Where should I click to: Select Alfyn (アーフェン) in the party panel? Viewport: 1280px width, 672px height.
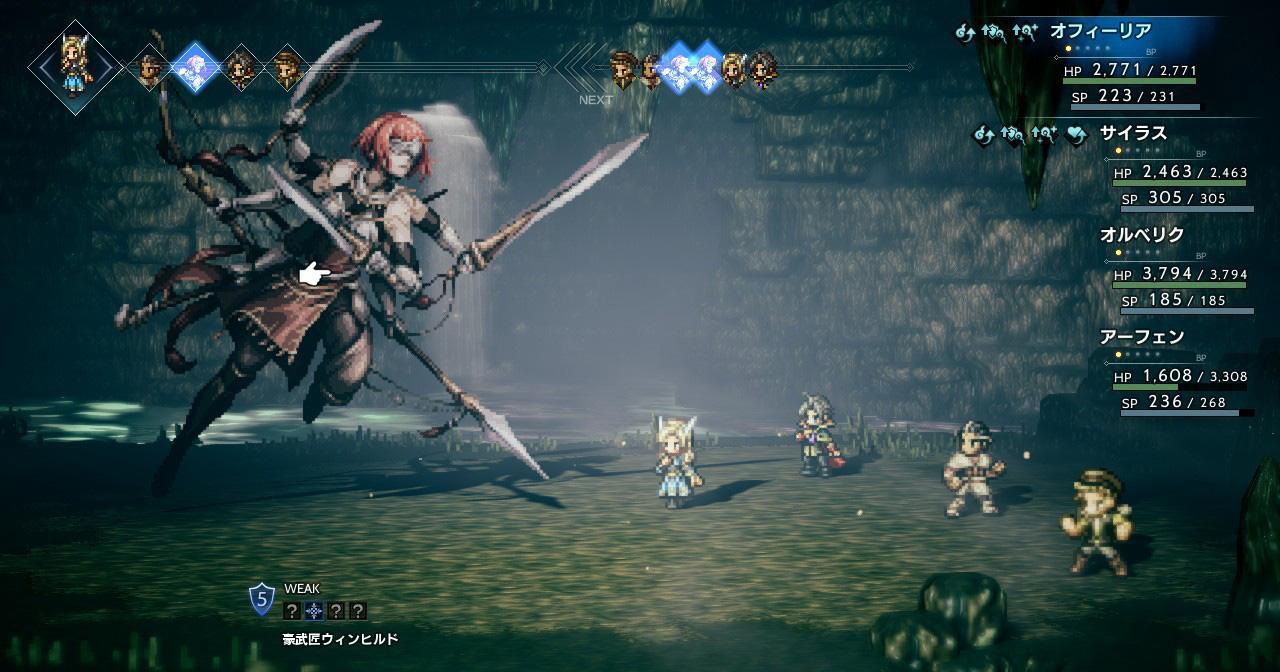[x=1141, y=337]
